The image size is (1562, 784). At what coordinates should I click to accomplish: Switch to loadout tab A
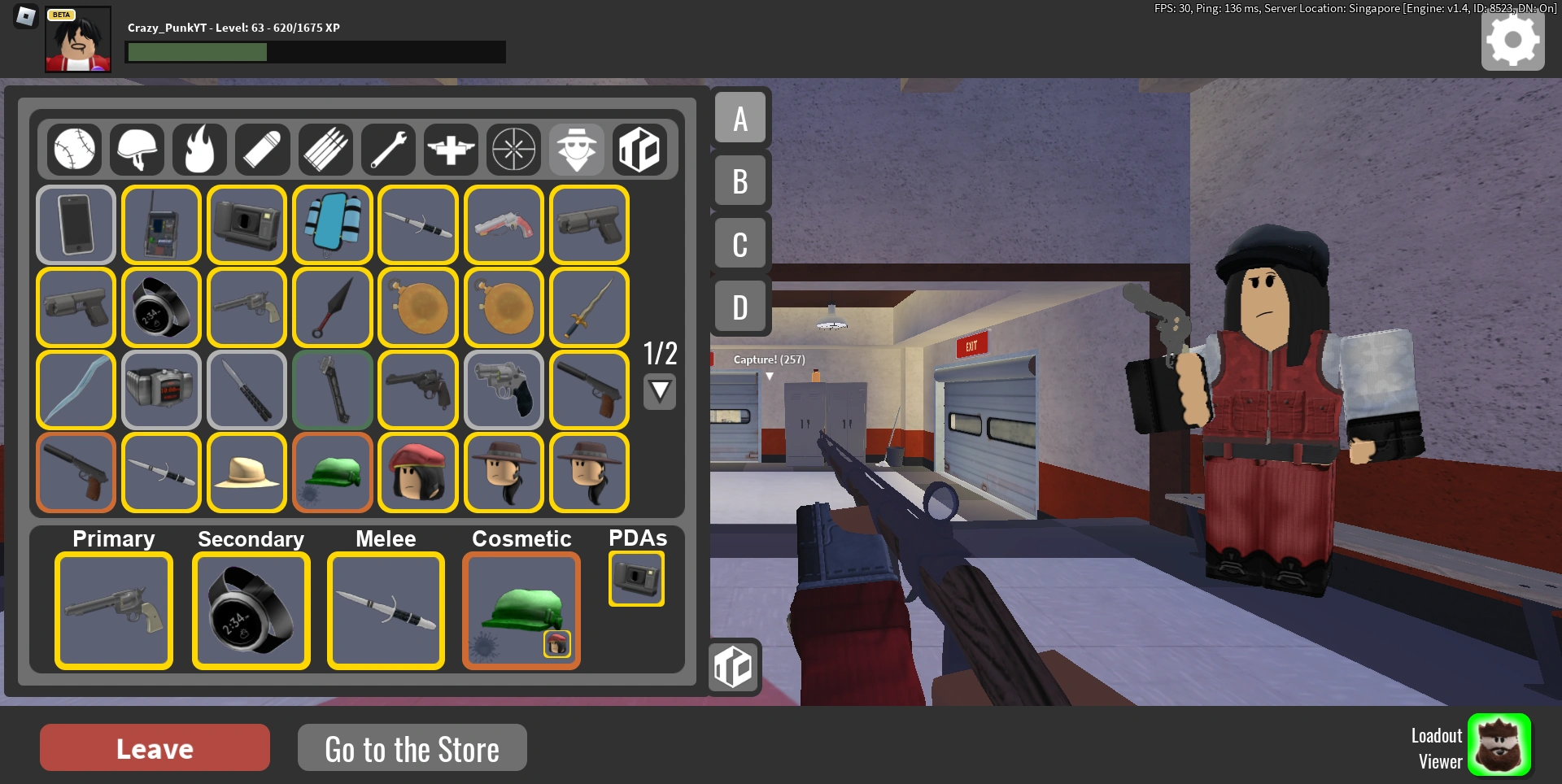pyautogui.click(x=739, y=118)
